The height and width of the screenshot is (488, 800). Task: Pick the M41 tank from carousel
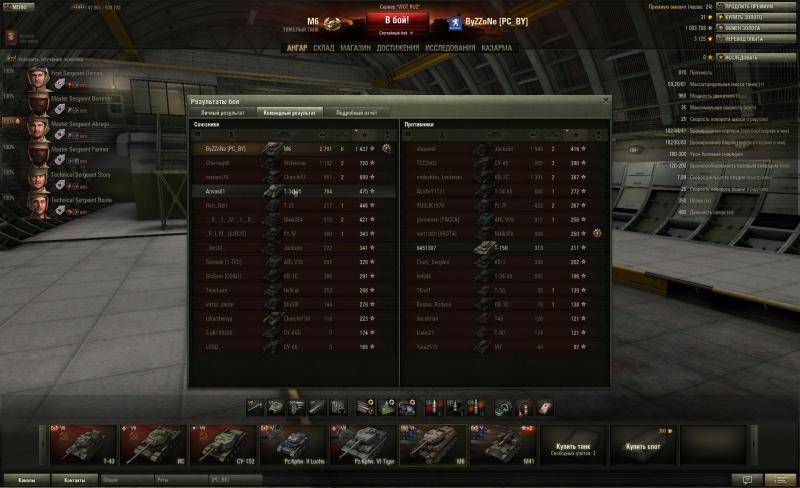pos(501,446)
